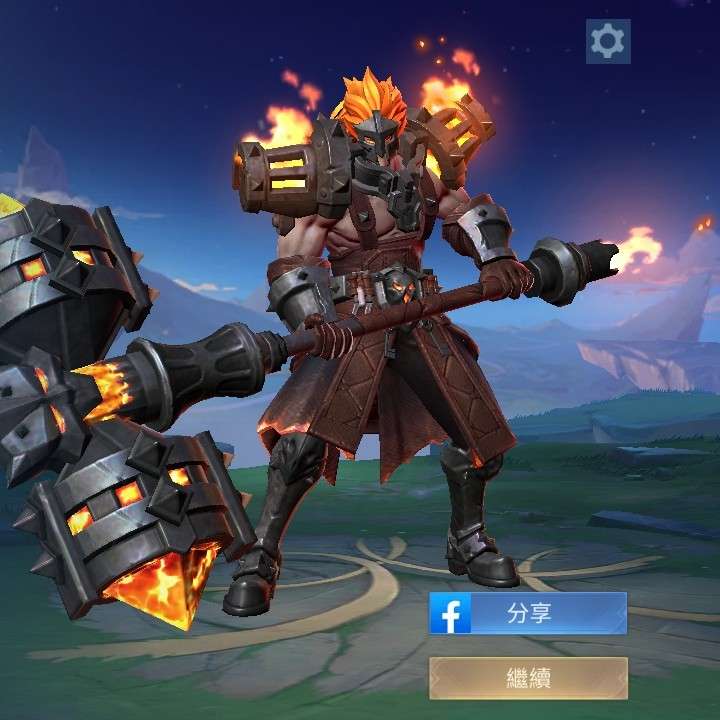Share via the Facebook 分享 button
Screen dimensions: 720x720
point(528,613)
